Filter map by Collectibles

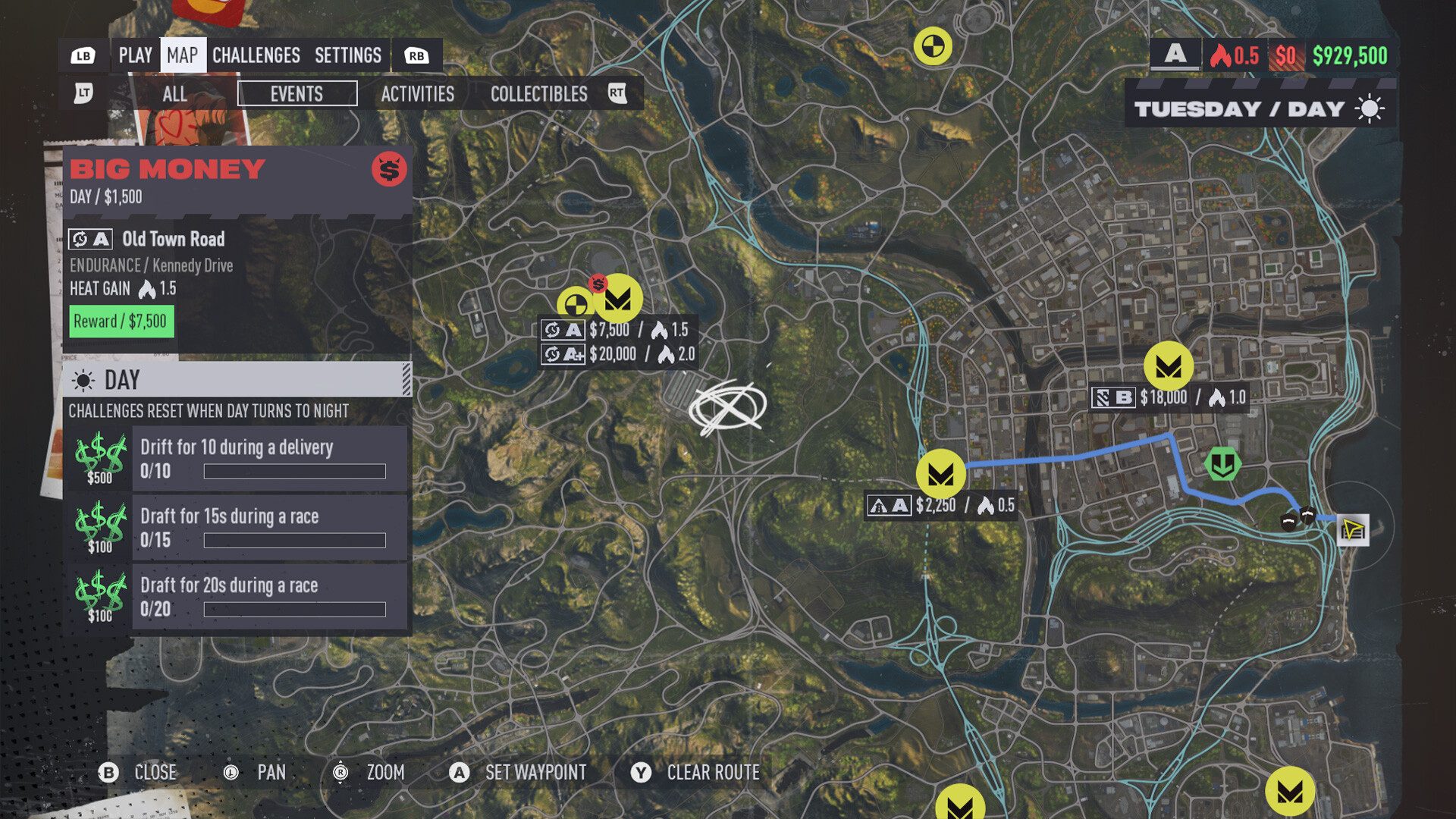coord(538,94)
